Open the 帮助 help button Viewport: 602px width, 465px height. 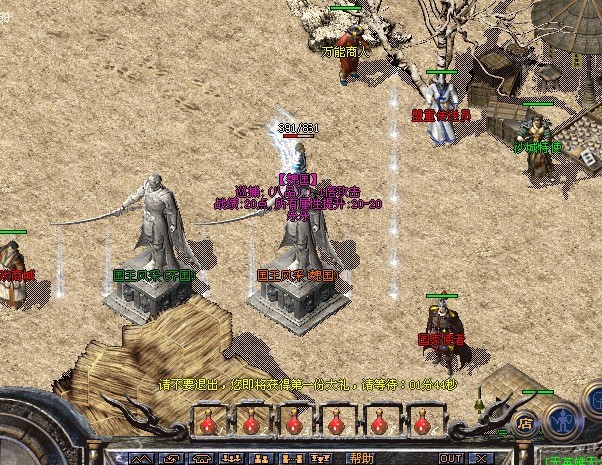pos(361,457)
